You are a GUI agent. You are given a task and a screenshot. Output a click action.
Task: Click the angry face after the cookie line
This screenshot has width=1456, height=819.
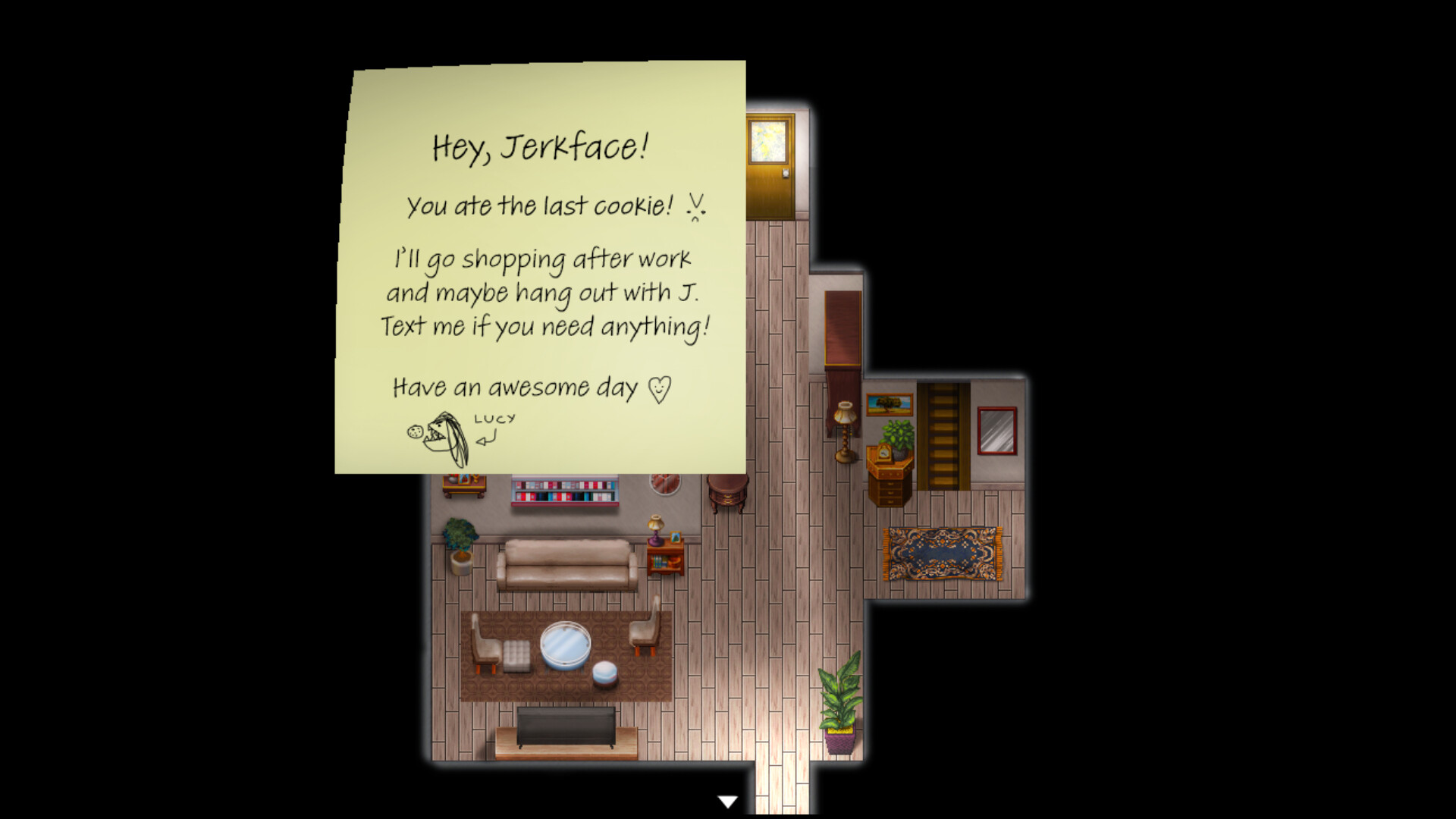pyautogui.click(x=695, y=206)
